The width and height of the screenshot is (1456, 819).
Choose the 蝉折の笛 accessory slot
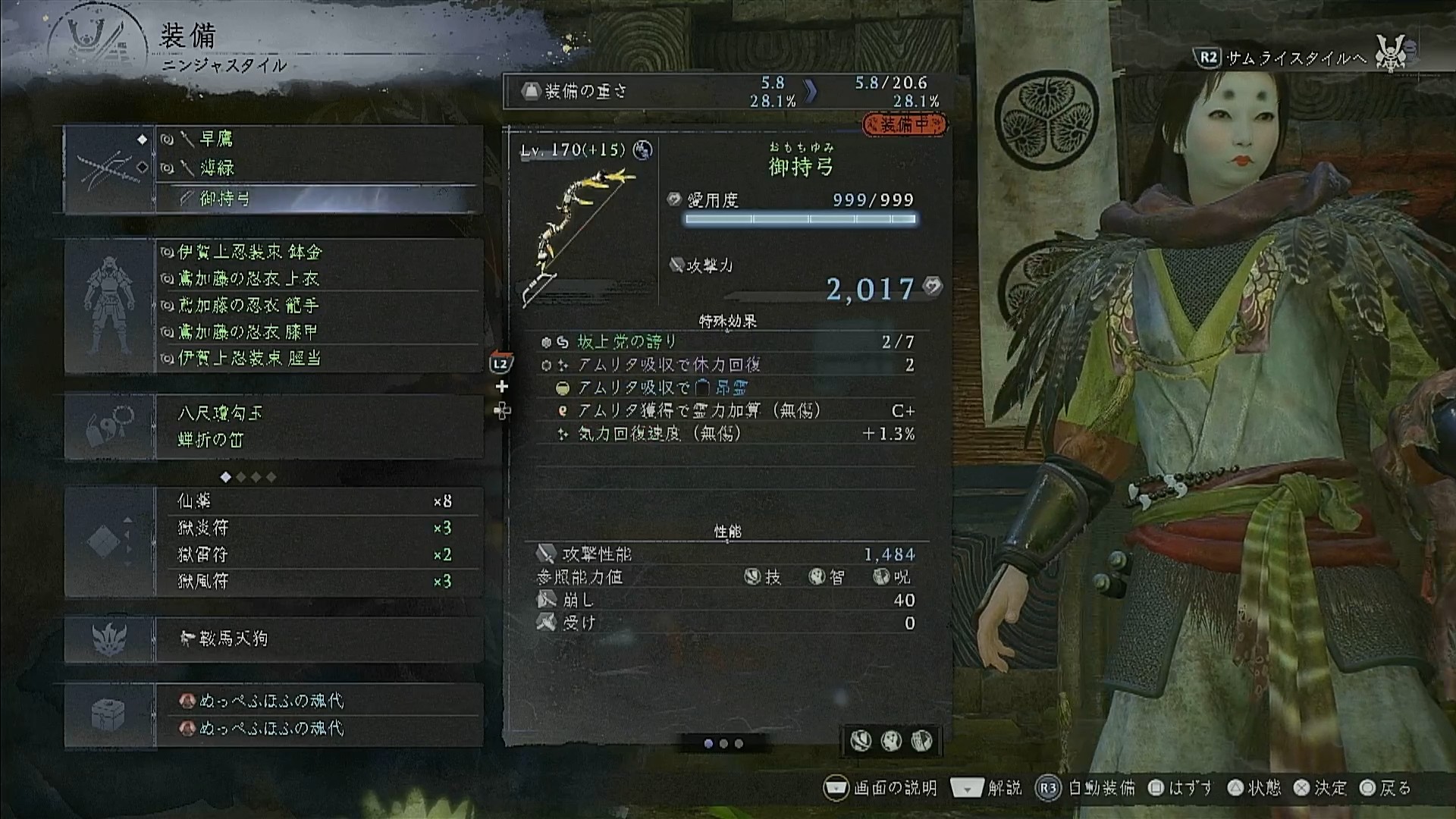318,440
